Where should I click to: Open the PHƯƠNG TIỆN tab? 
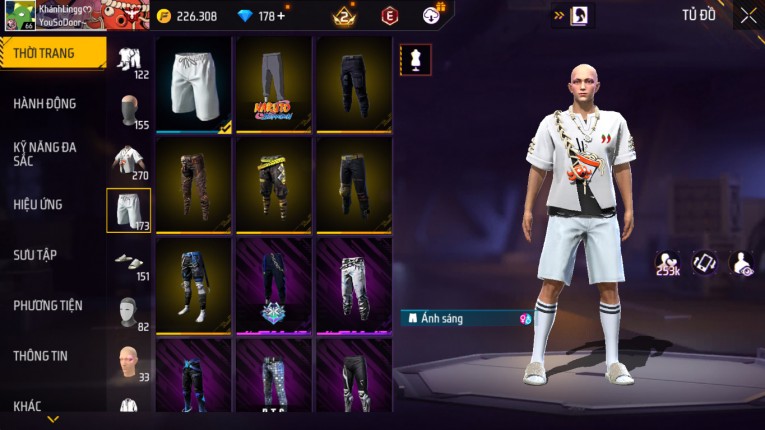(x=48, y=305)
